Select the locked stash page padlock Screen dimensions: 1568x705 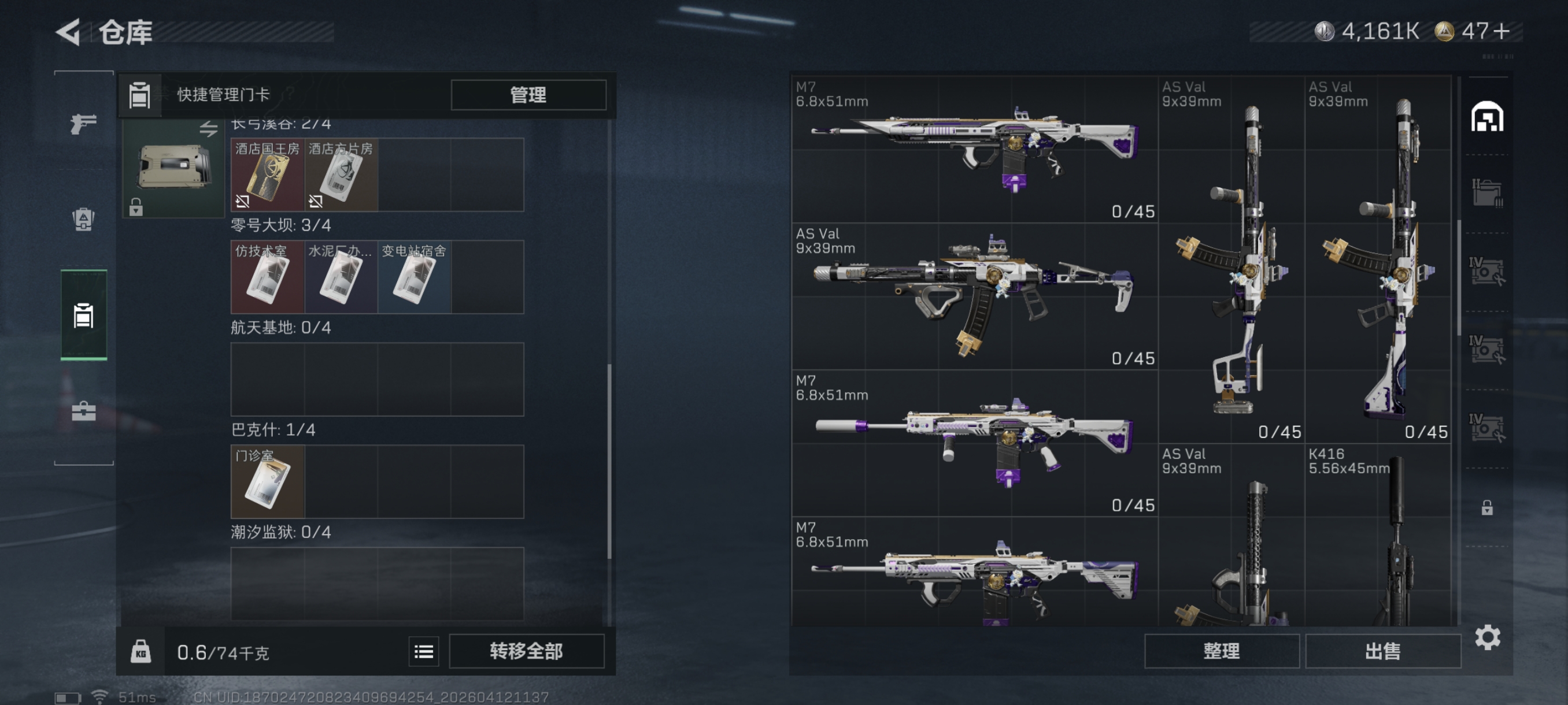(x=1487, y=507)
